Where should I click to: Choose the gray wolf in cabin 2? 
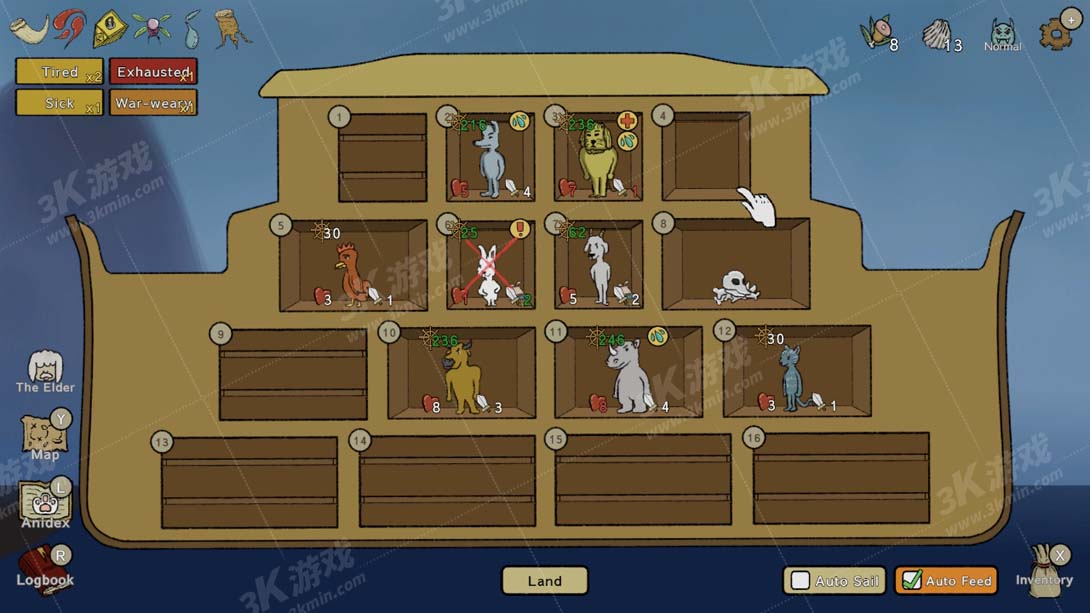(x=489, y=160)
